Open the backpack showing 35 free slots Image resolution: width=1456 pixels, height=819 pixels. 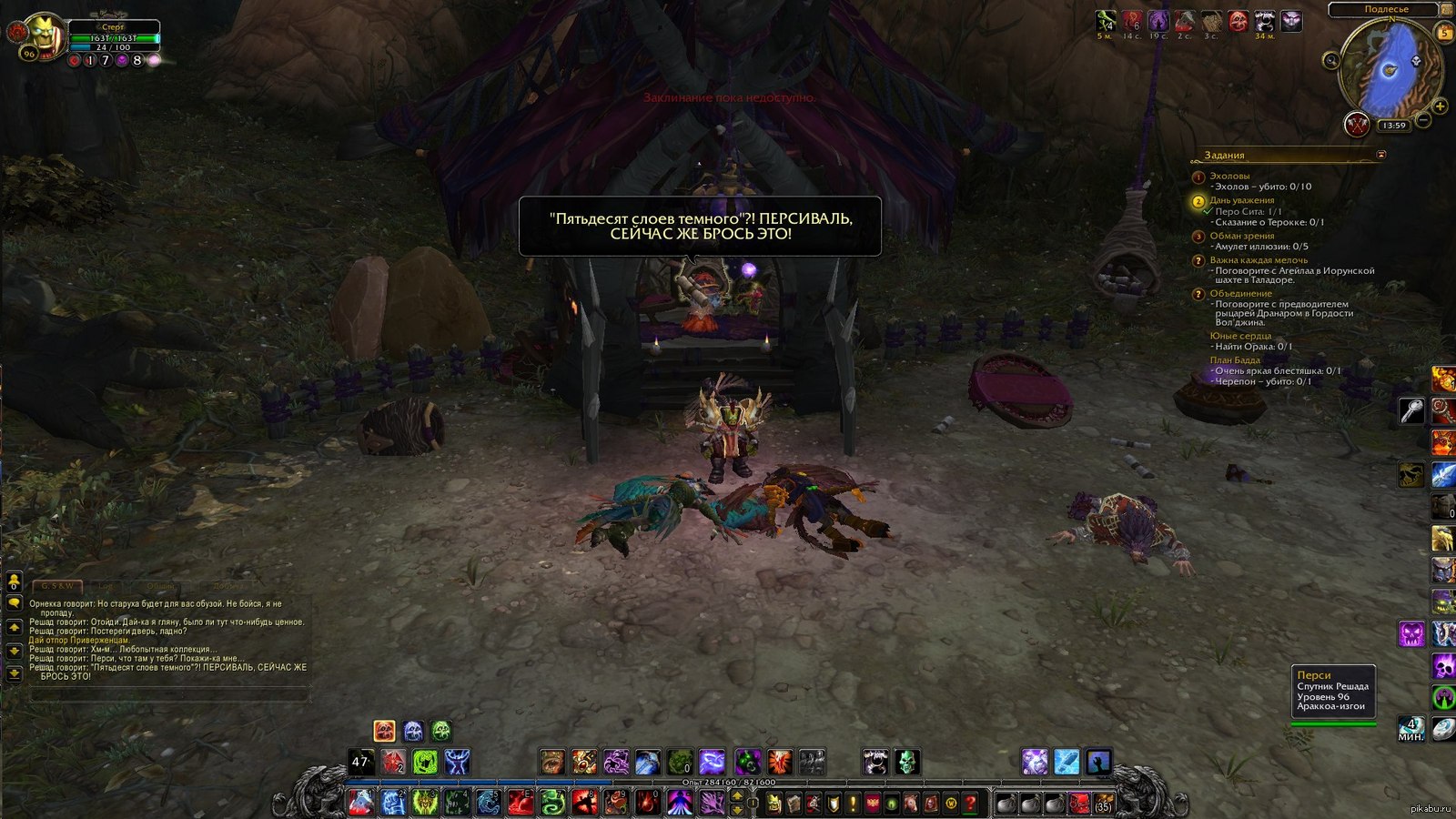coord(1103,804)
